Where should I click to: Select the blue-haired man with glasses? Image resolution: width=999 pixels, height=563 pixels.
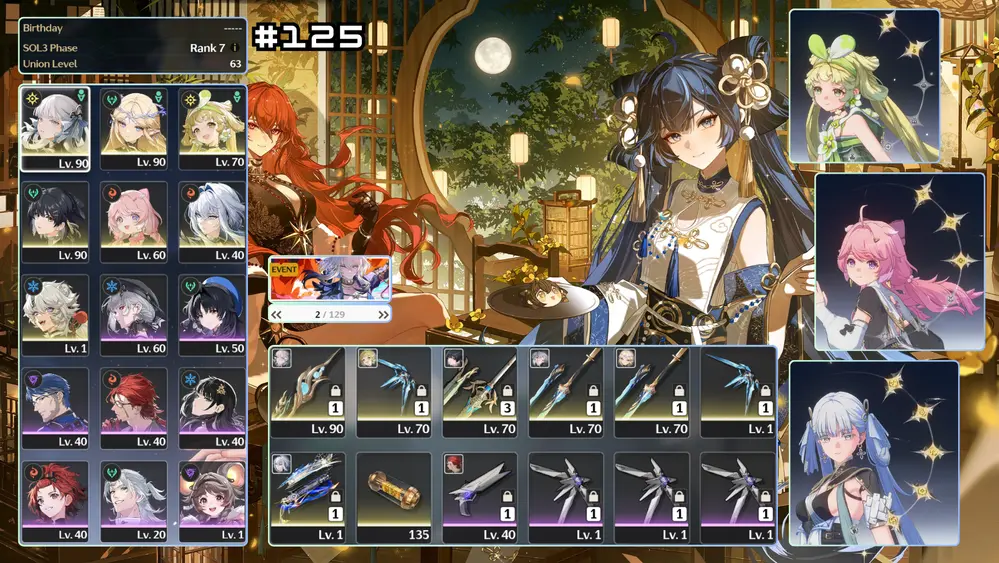(x=55, y=407)
